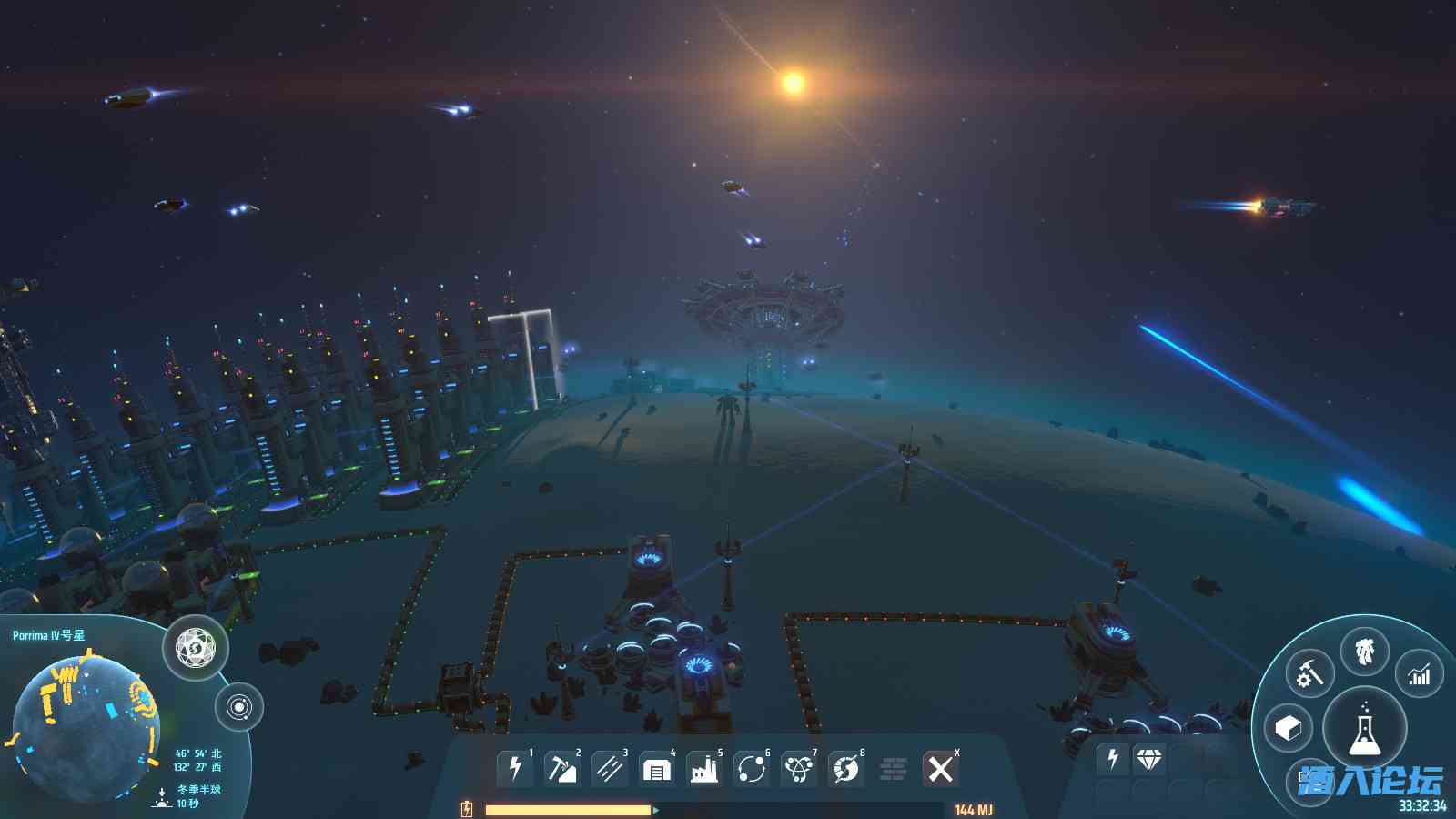Viewport: 1456px width, 819px height.
Task: Open the power build category (lightning bolt)
Action: [515, 769]
